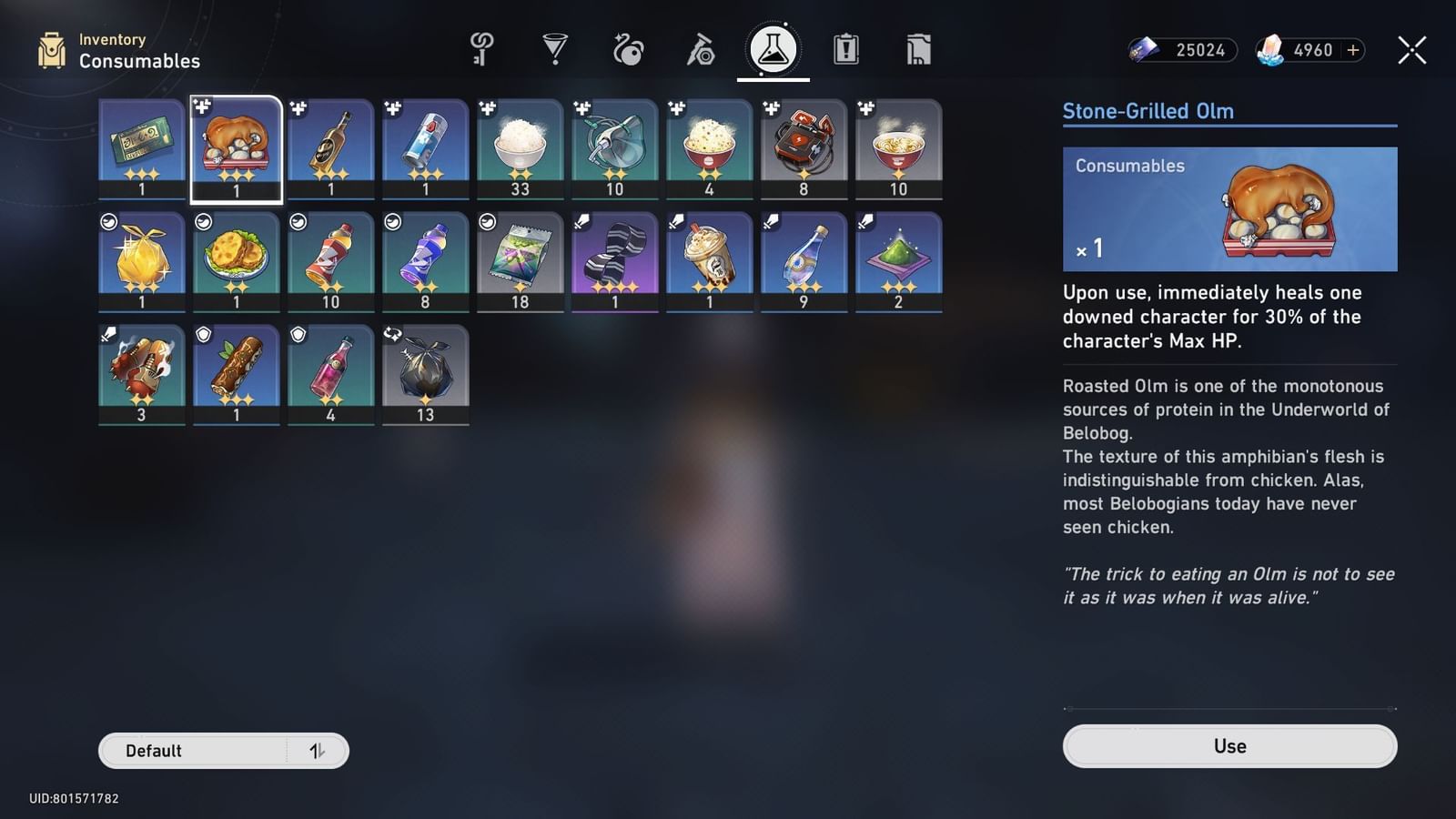The width and height of the screenshot is (1456, 819).
Task: Select the swan-shaped Materials tab icon
Action: (x=625, y=50)
